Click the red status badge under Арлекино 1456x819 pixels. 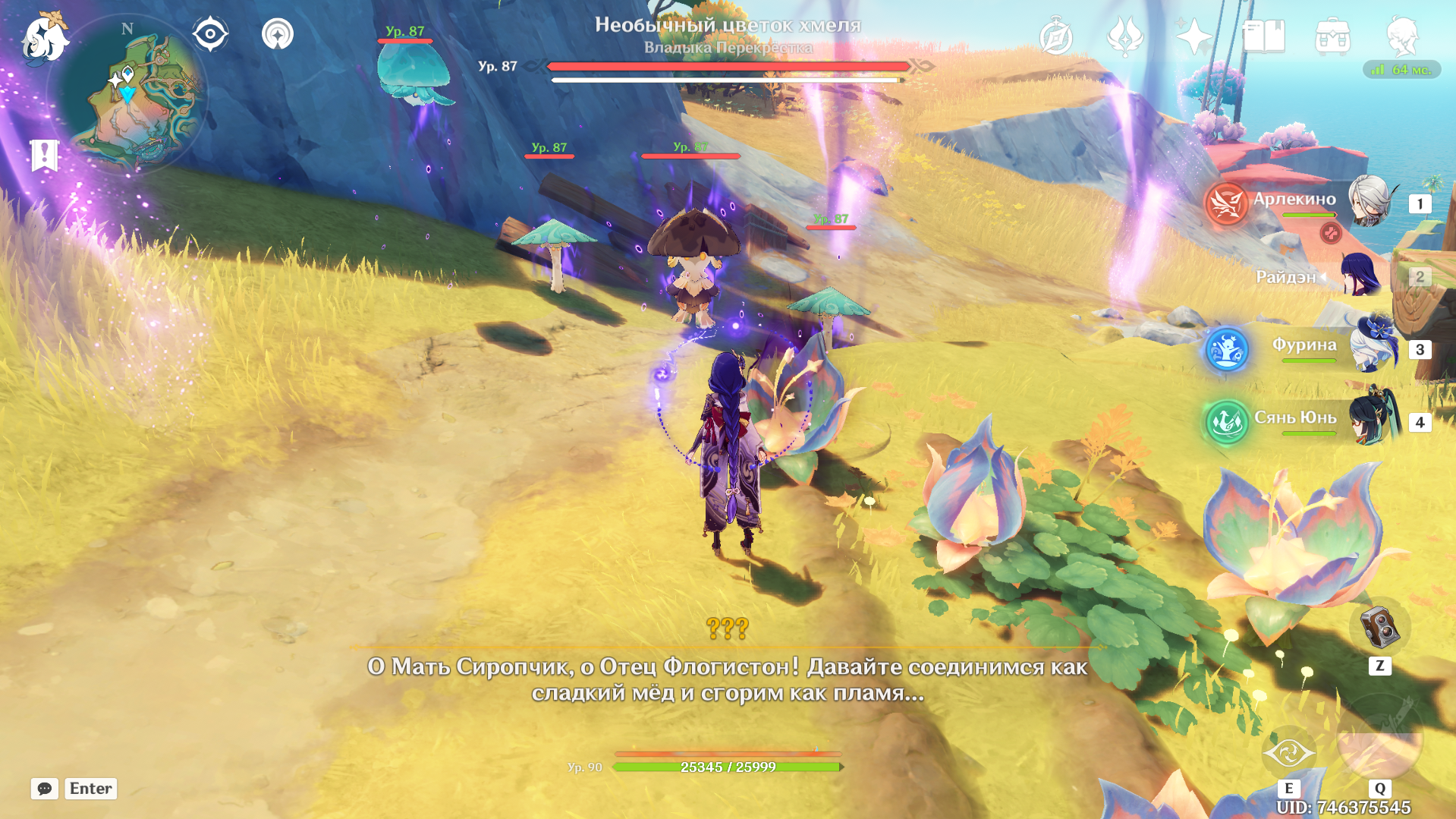[x=1330, y=232]
